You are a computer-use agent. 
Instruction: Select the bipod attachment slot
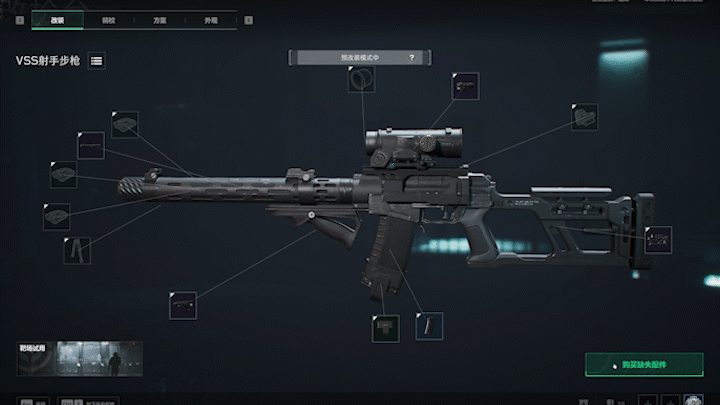77,249
